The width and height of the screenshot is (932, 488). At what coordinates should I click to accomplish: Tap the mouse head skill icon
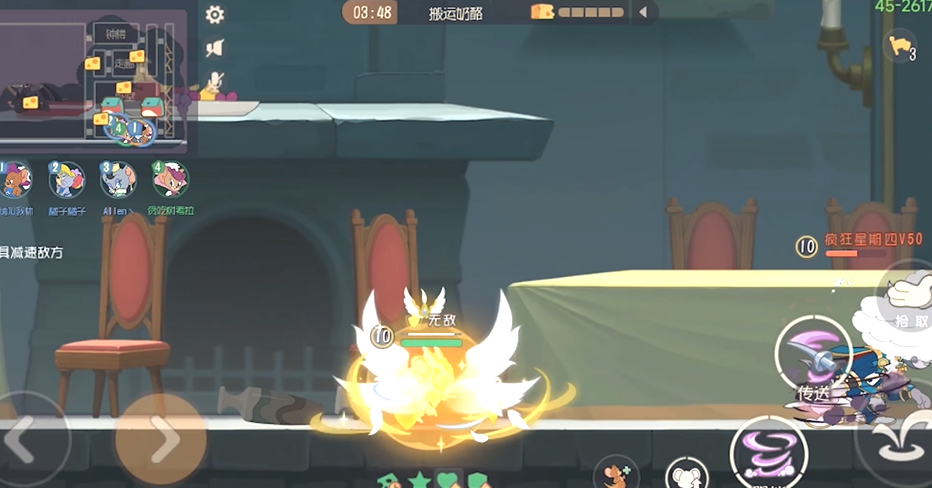tap(687, 474)
